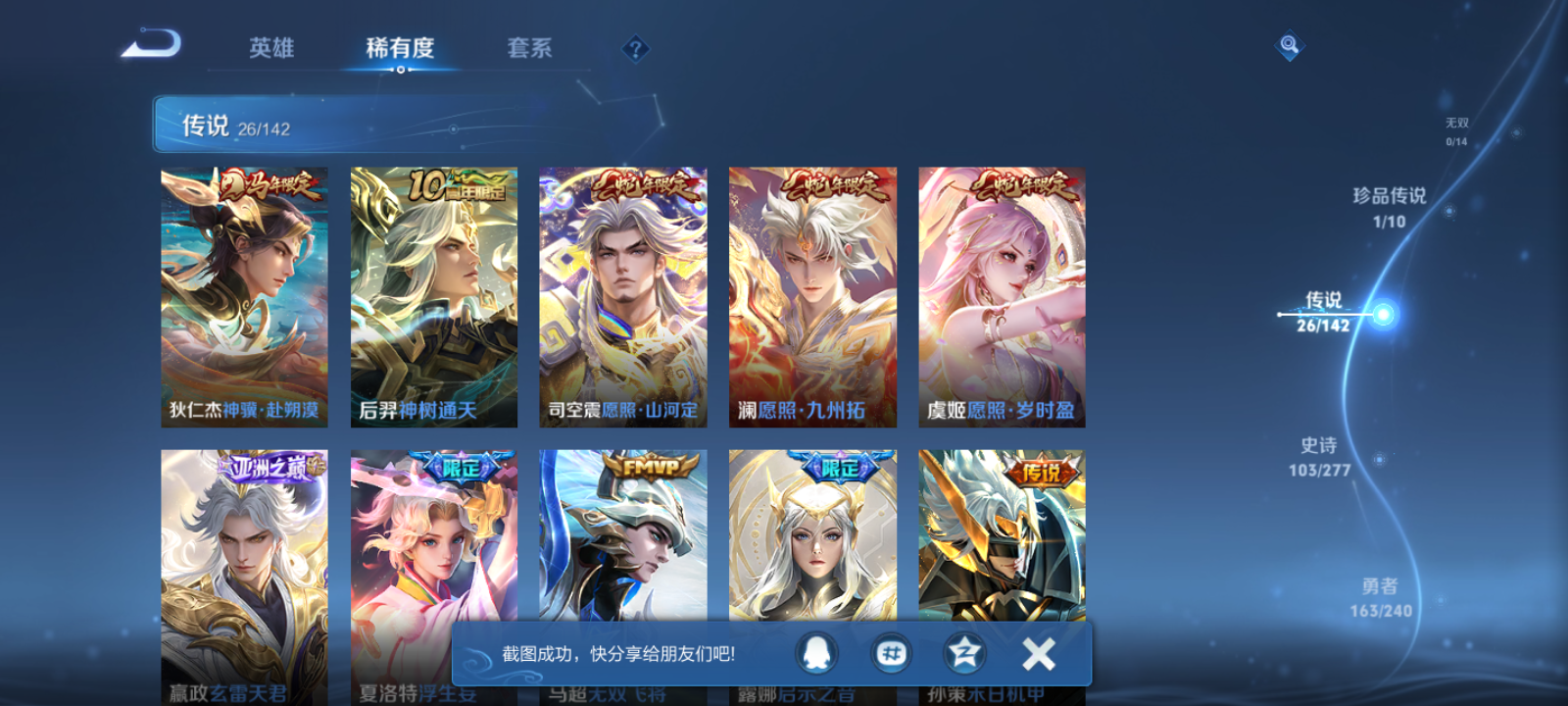Viewport: 1568px width, 706px height.
Task: Open search via the magnifier diamond icon
Action: [1288, 43]
